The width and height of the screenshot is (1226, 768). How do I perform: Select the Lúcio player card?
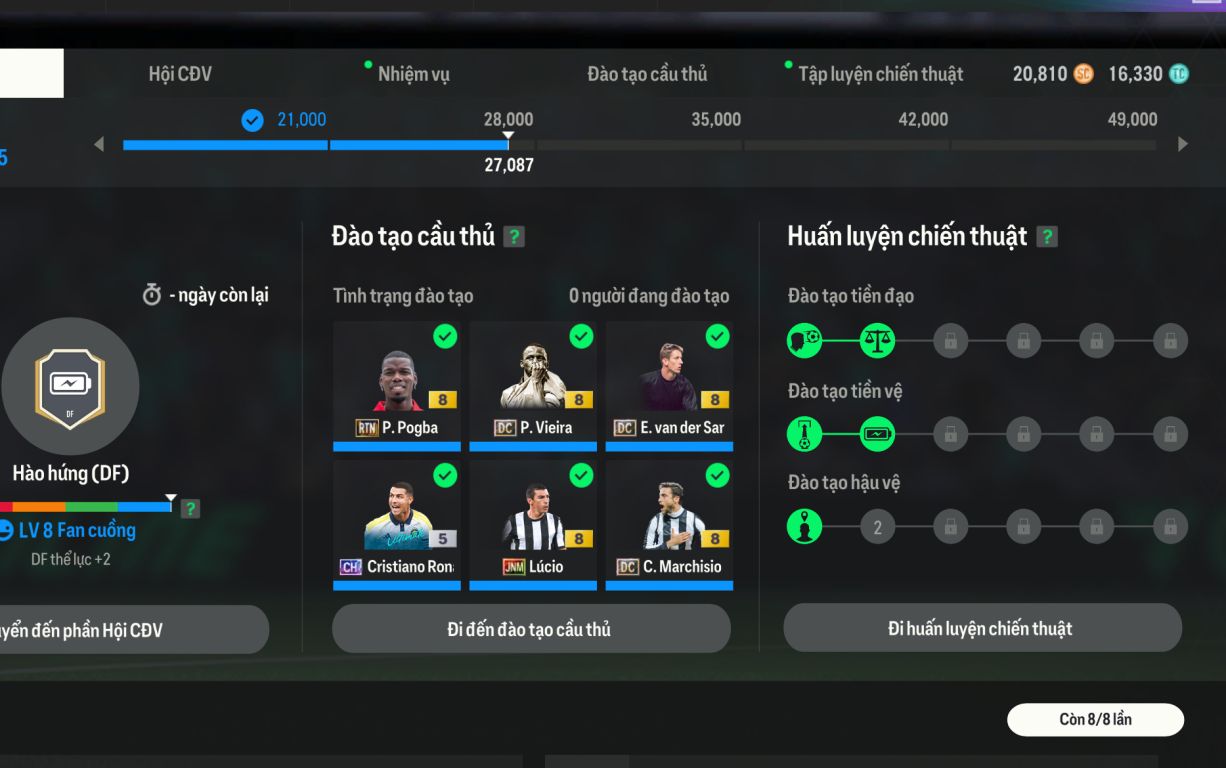pos(533,524)
